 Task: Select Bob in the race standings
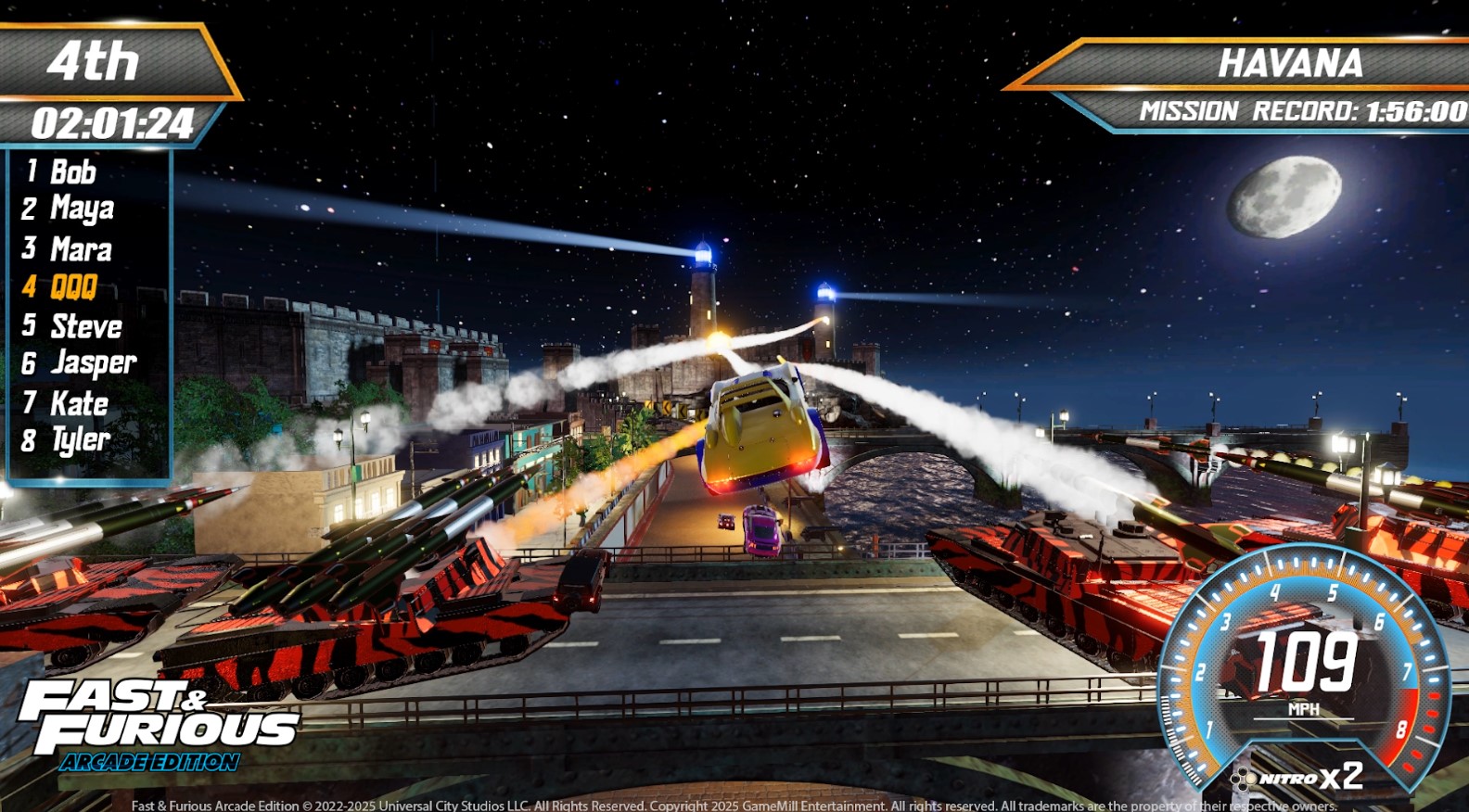point(72,171)
